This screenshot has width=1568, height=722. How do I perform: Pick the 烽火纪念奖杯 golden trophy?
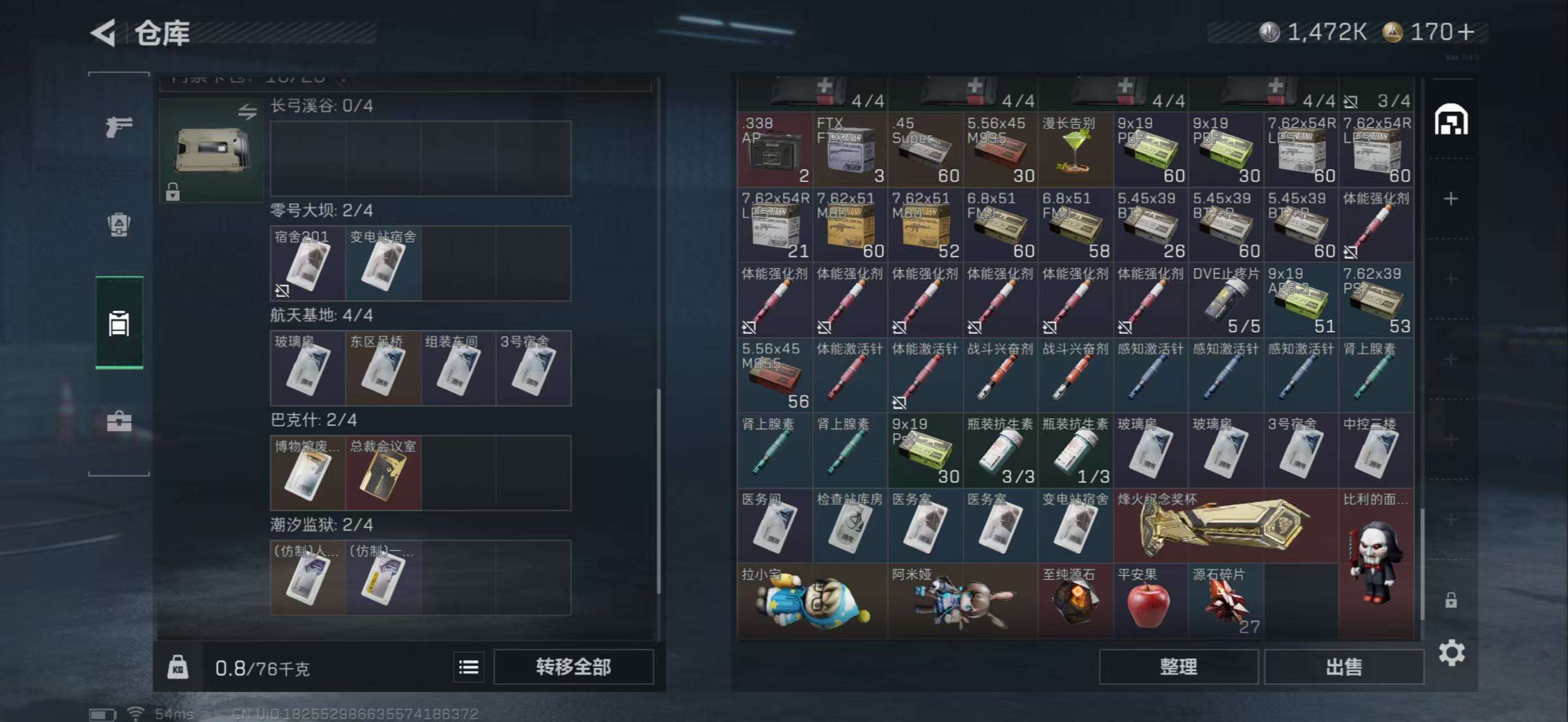pyautogui.click(x=1225, y=526)
